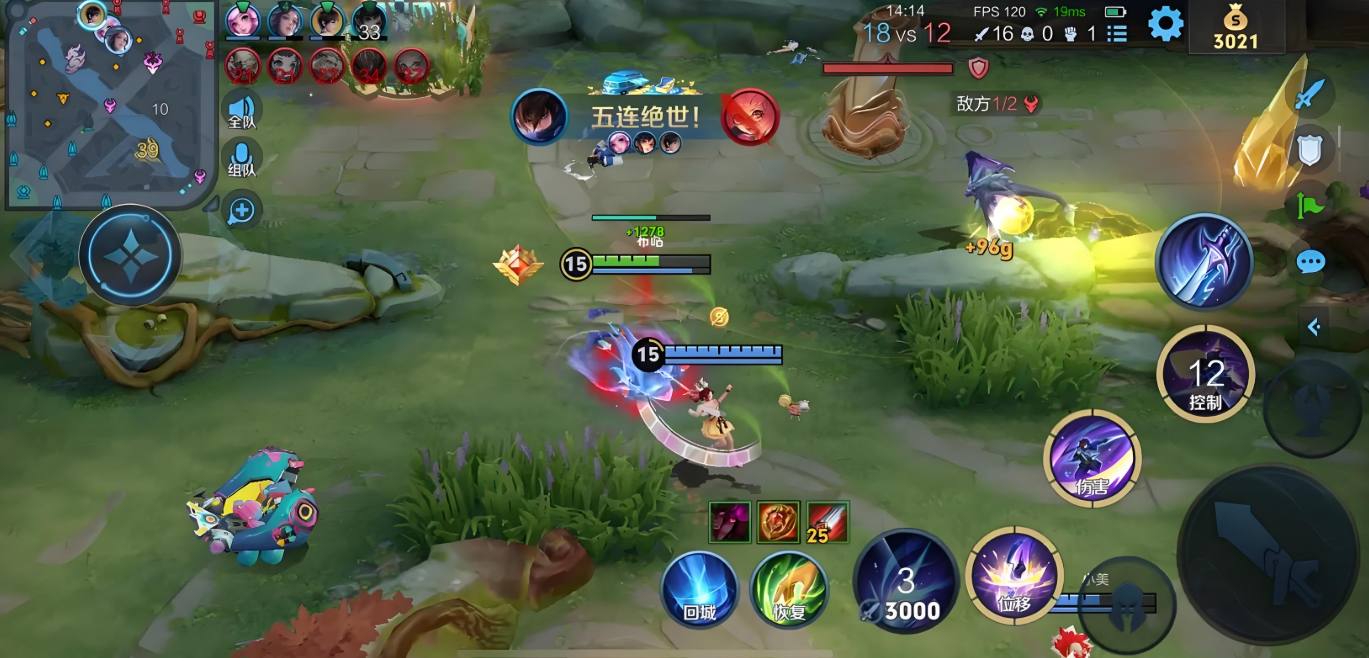Open the quick chat plus bubble

[x=242, y=210]
